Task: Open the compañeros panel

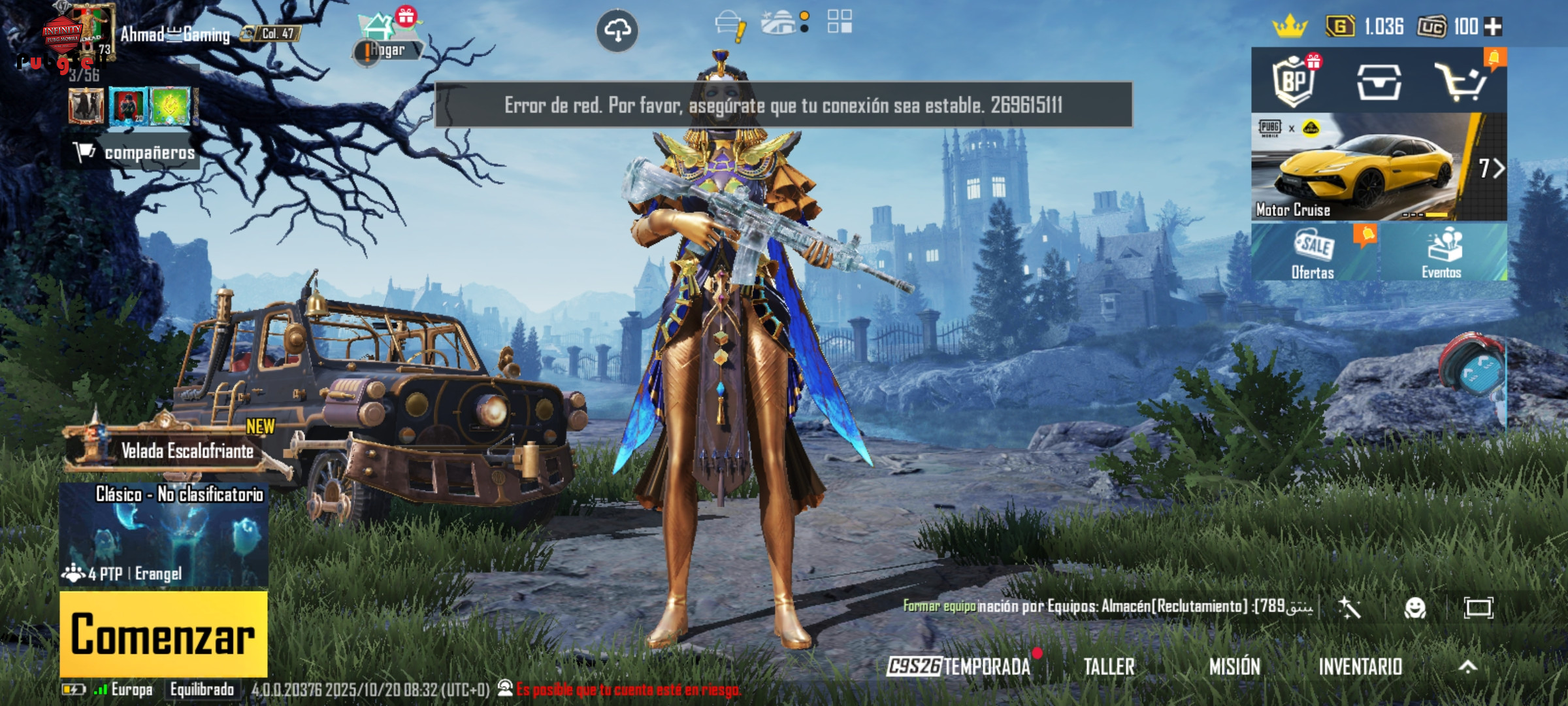Action: click(x=134, y=152)
